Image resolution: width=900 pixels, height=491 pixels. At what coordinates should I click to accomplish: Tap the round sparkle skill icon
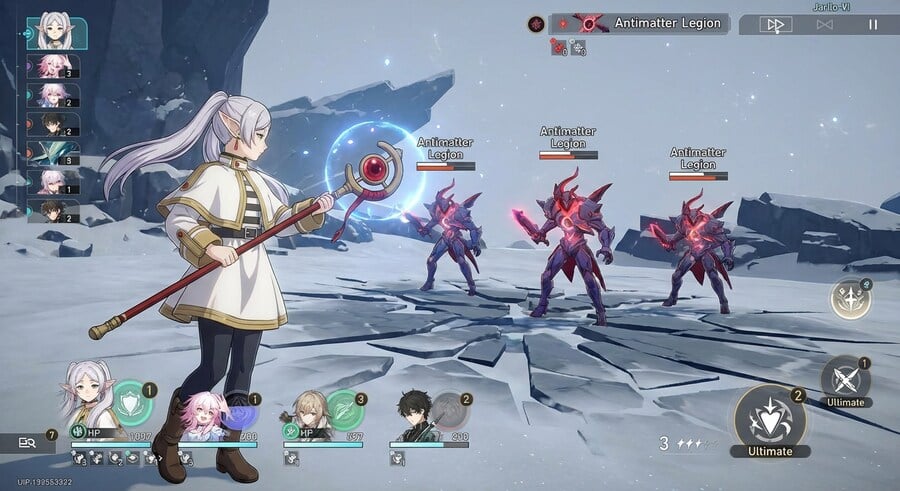pos(850,299)
